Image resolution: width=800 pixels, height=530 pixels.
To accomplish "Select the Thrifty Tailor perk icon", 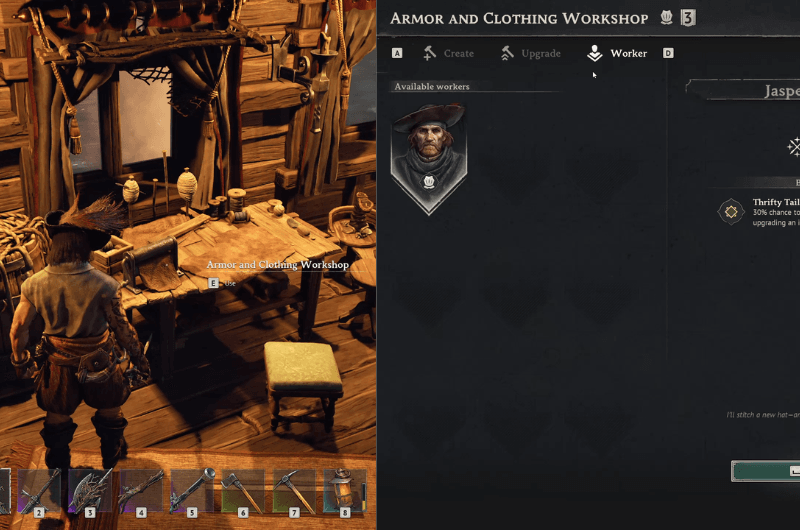I will coord(731,211).
